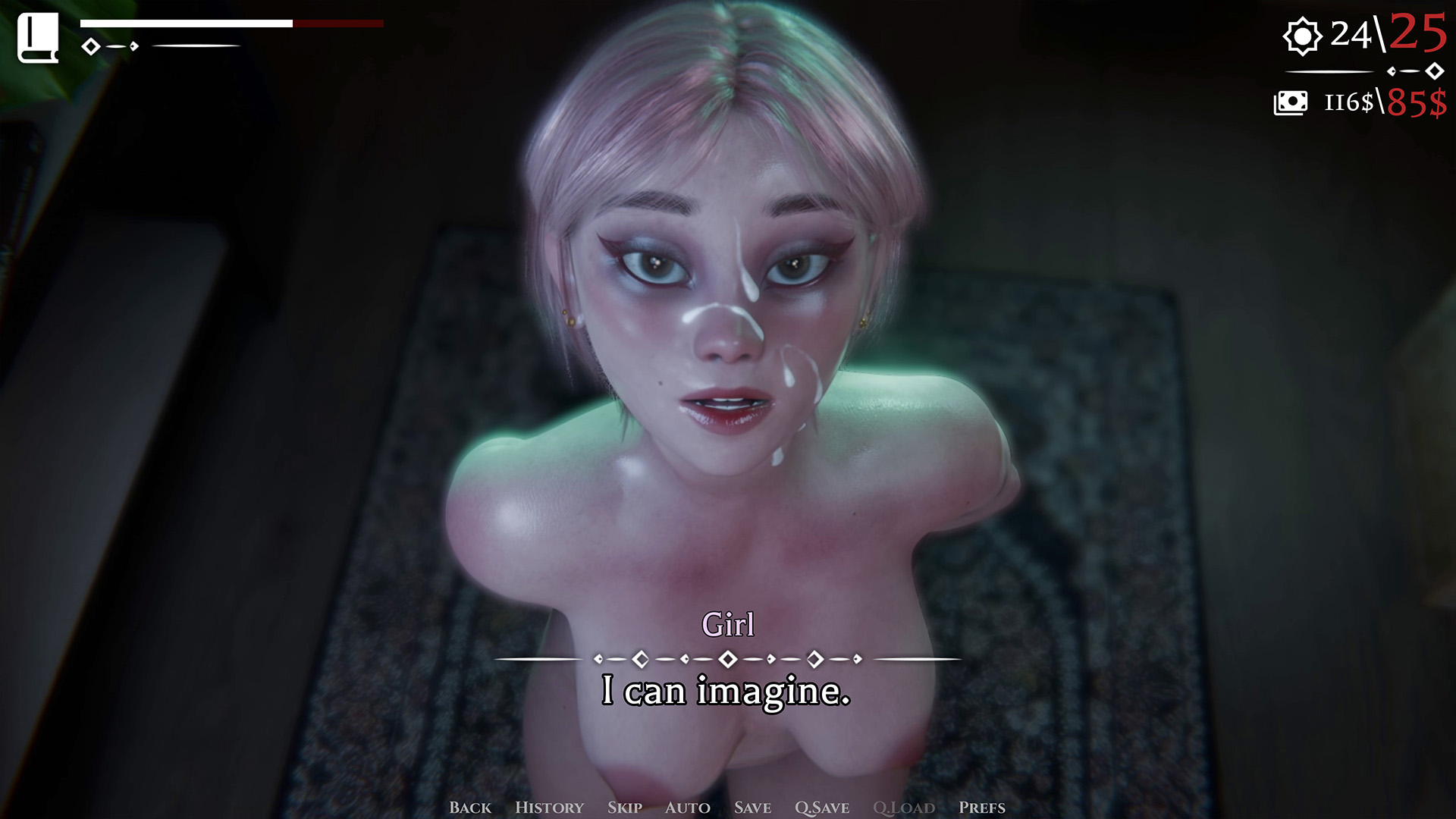Viewport: 1456px width, 819px height.
Task: Click the dialogue line 'I can imagine.'
Action: [726, 692]
